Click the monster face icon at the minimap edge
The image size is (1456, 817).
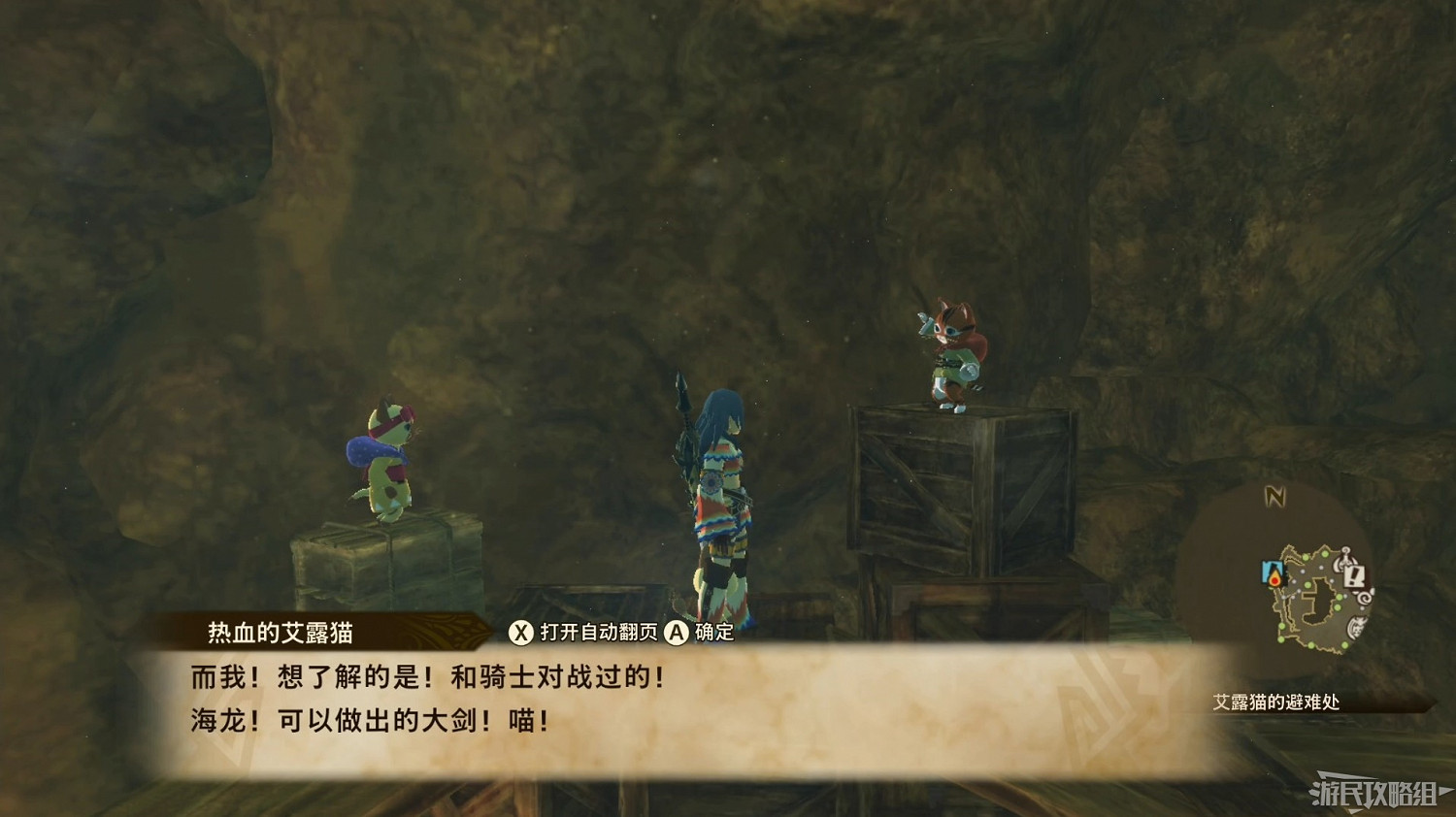(x=1355, y=625)
